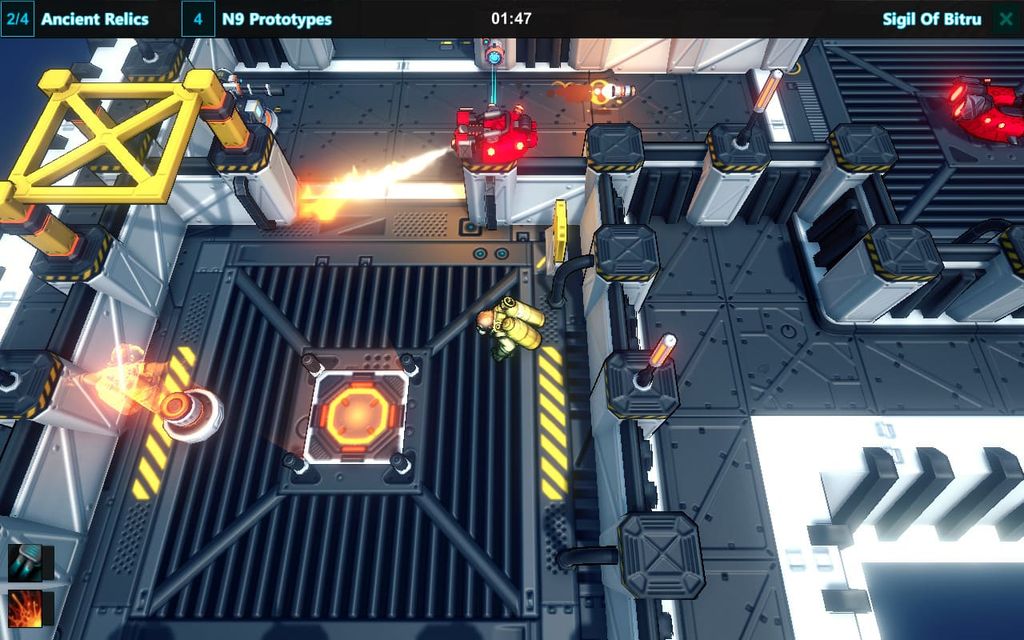Click the Sigil Of Bitru label

coord(932,19)
